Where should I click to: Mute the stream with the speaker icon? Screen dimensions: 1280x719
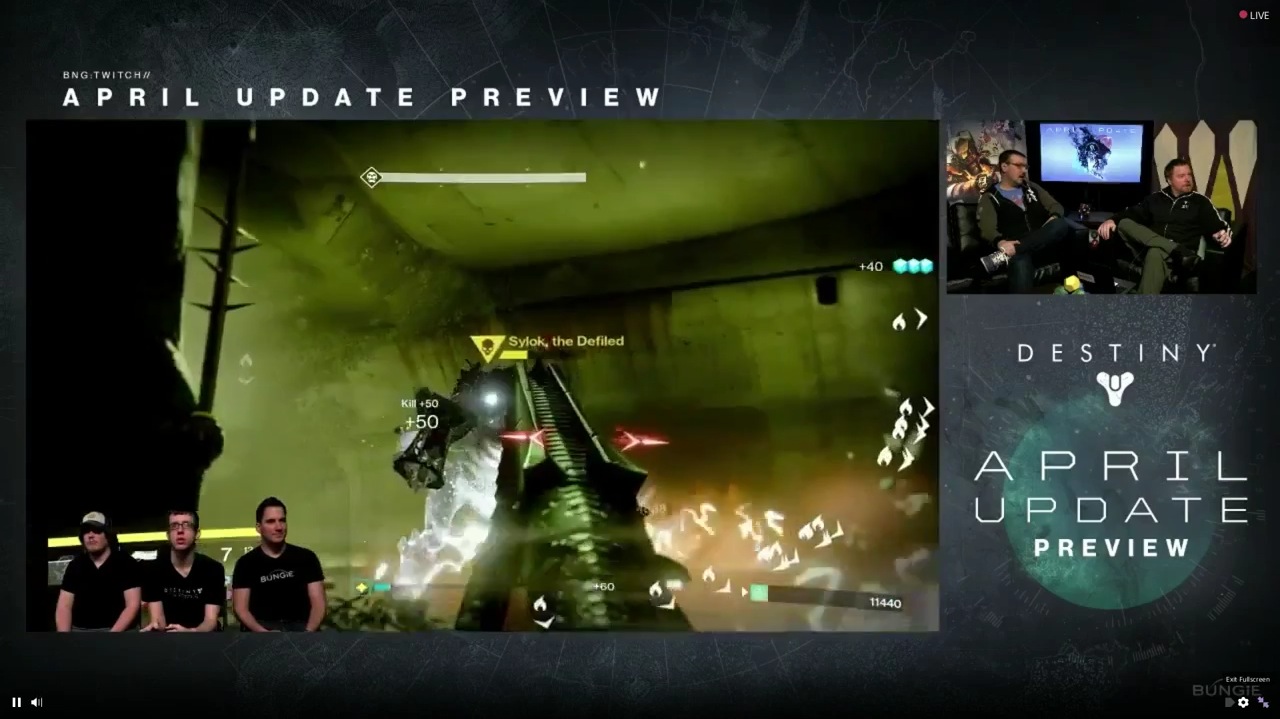pyautogui.click(x=37, y=702)
